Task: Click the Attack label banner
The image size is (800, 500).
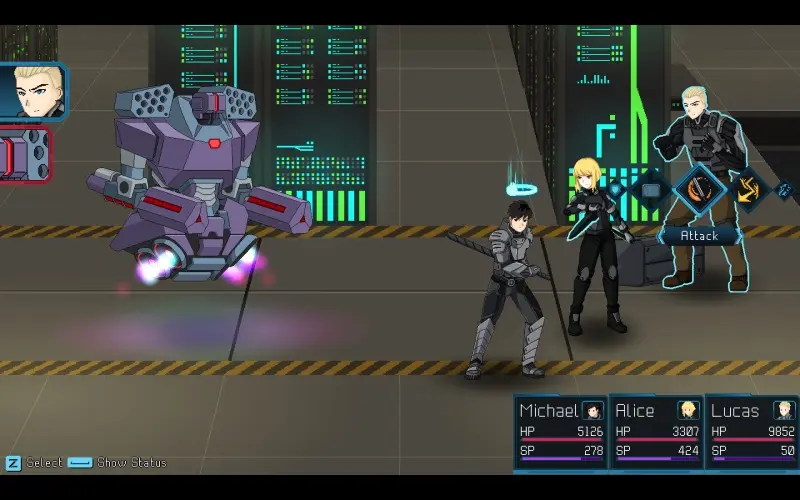Action: point(699,236)
